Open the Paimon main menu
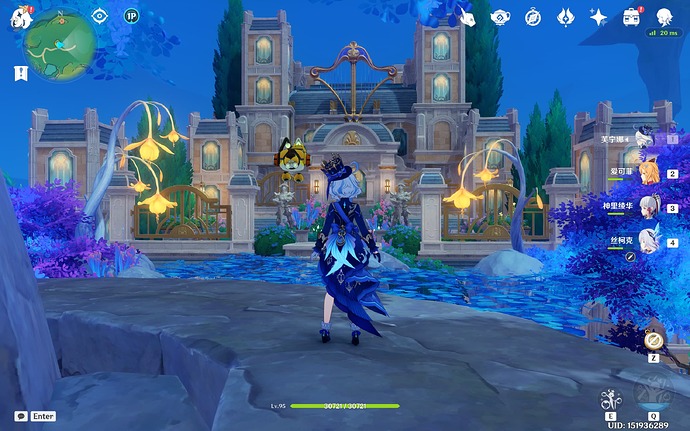690x431 pixels. pos(20,14)
